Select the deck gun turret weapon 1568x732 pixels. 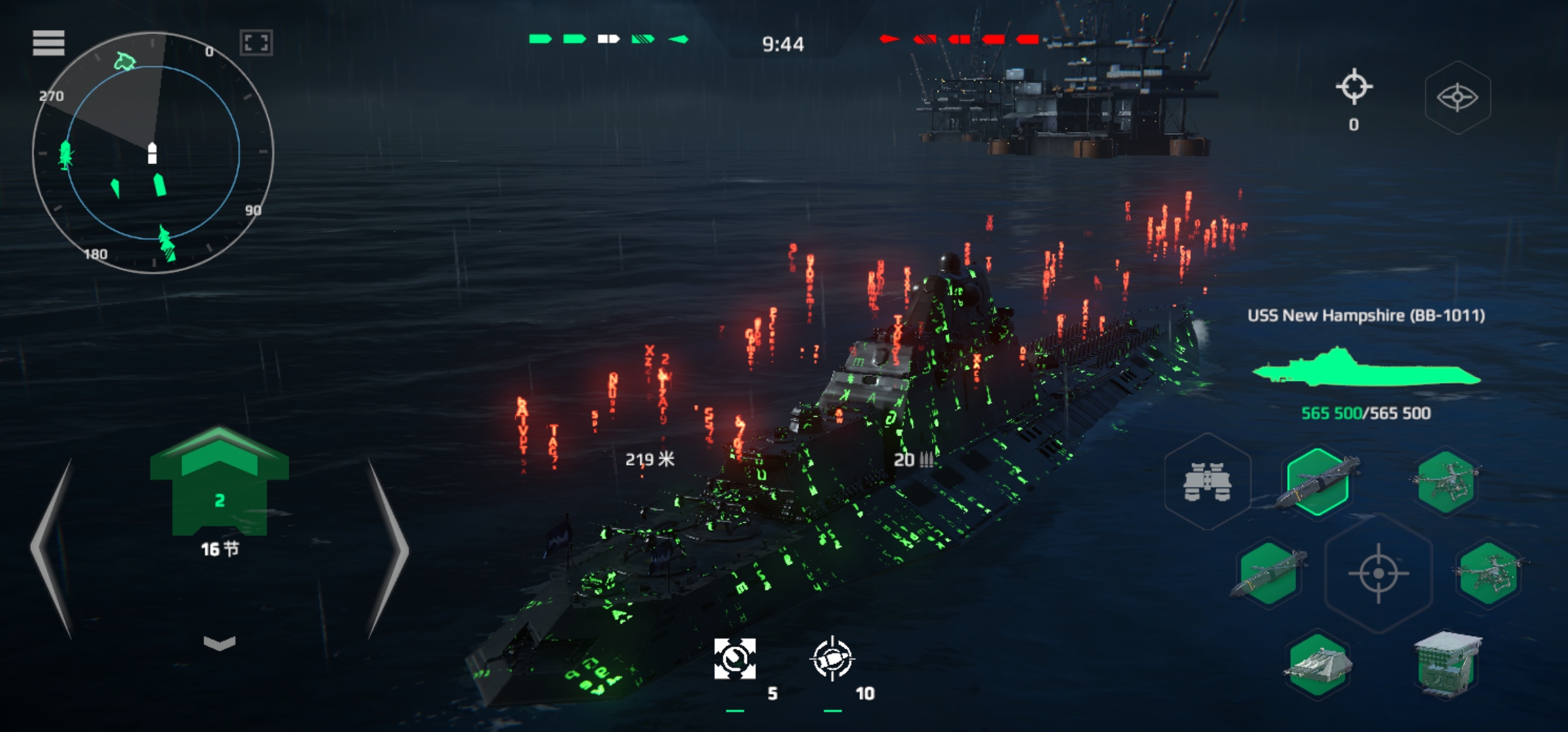[x=1318, y=665]
